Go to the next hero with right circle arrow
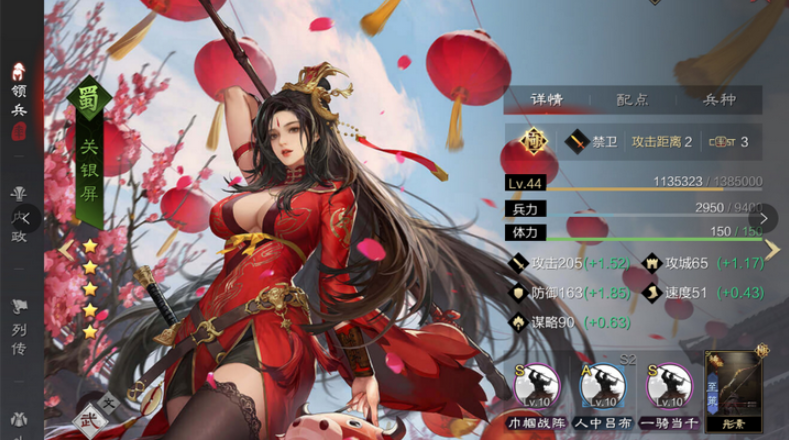 pos(764,218)
